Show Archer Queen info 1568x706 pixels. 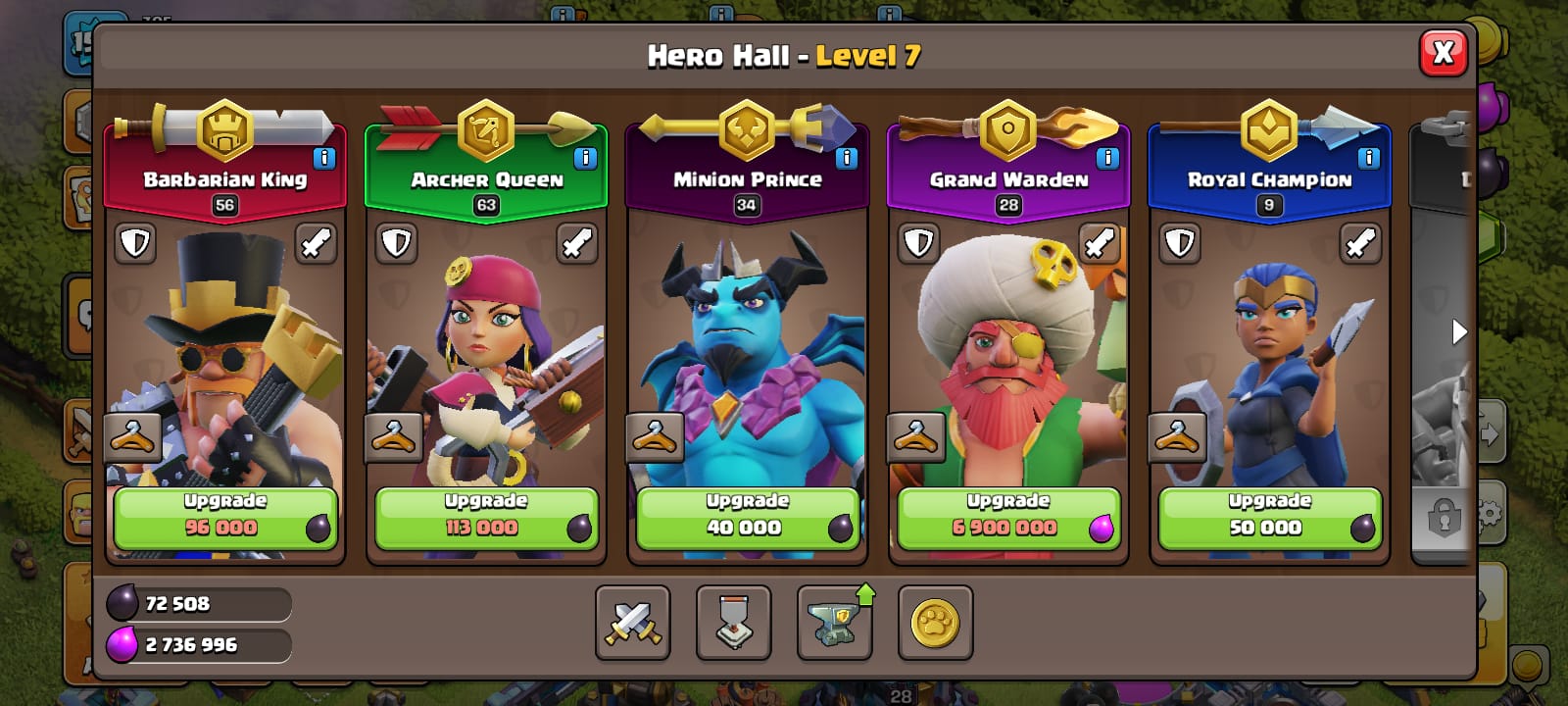[585, 158]
